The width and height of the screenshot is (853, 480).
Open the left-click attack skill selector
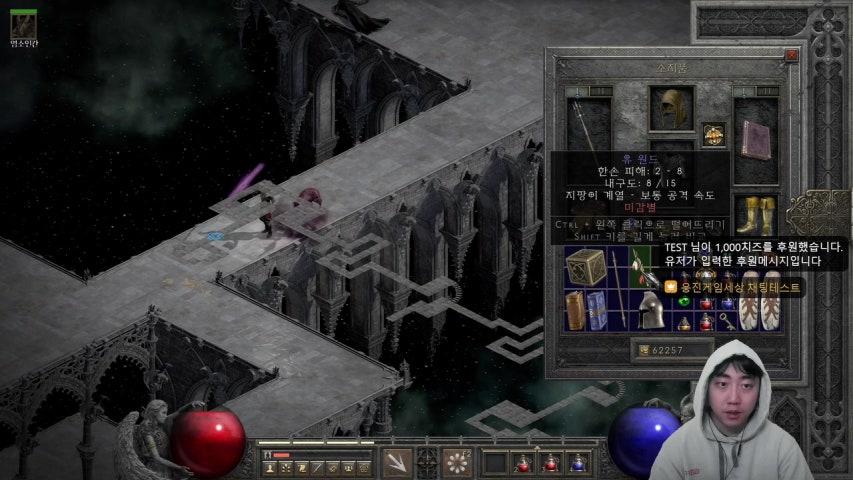click(x=397, y=462)
